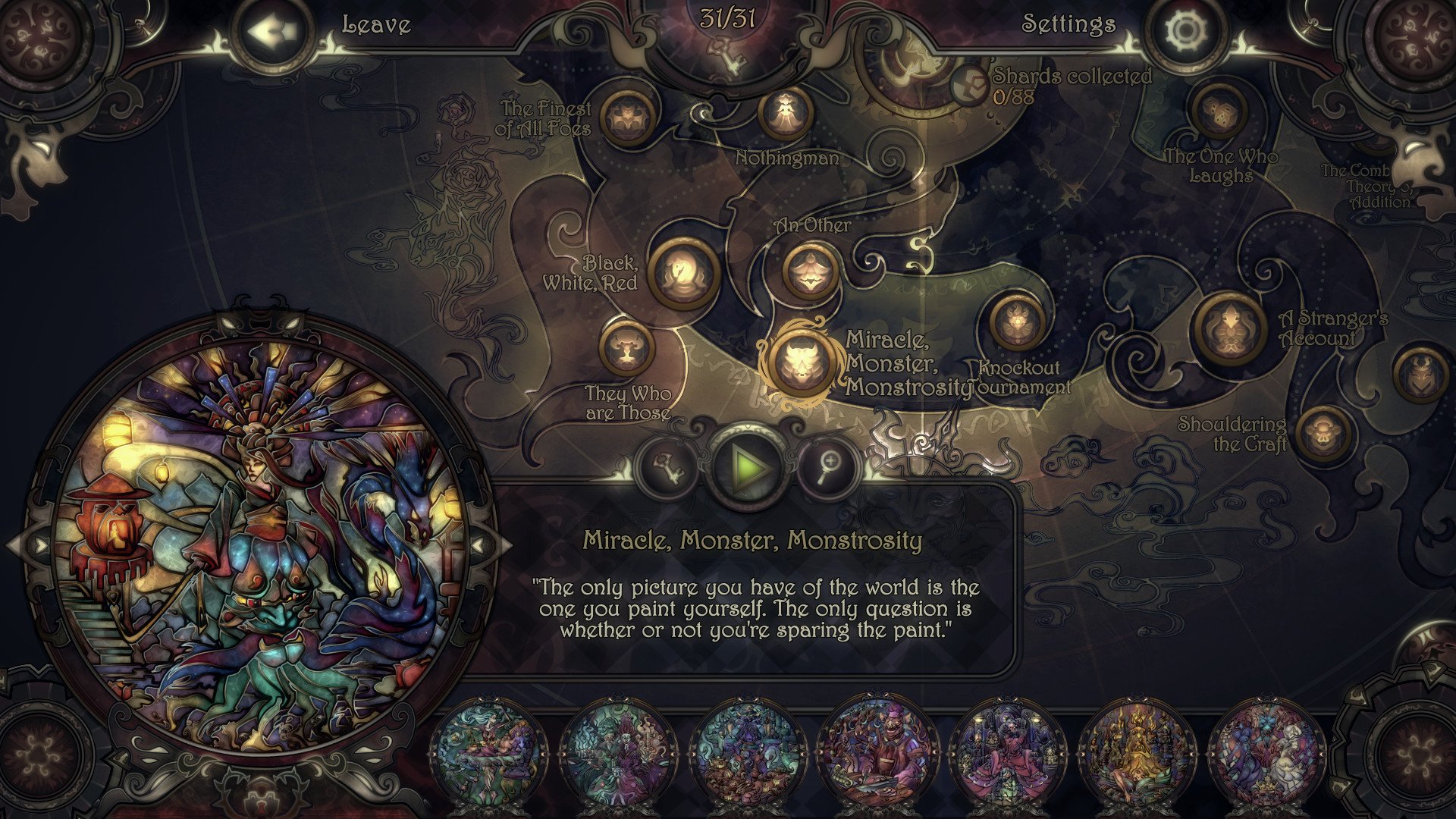Start the level with the green play button
This screenshot has width=1456, height=819.
750,467
